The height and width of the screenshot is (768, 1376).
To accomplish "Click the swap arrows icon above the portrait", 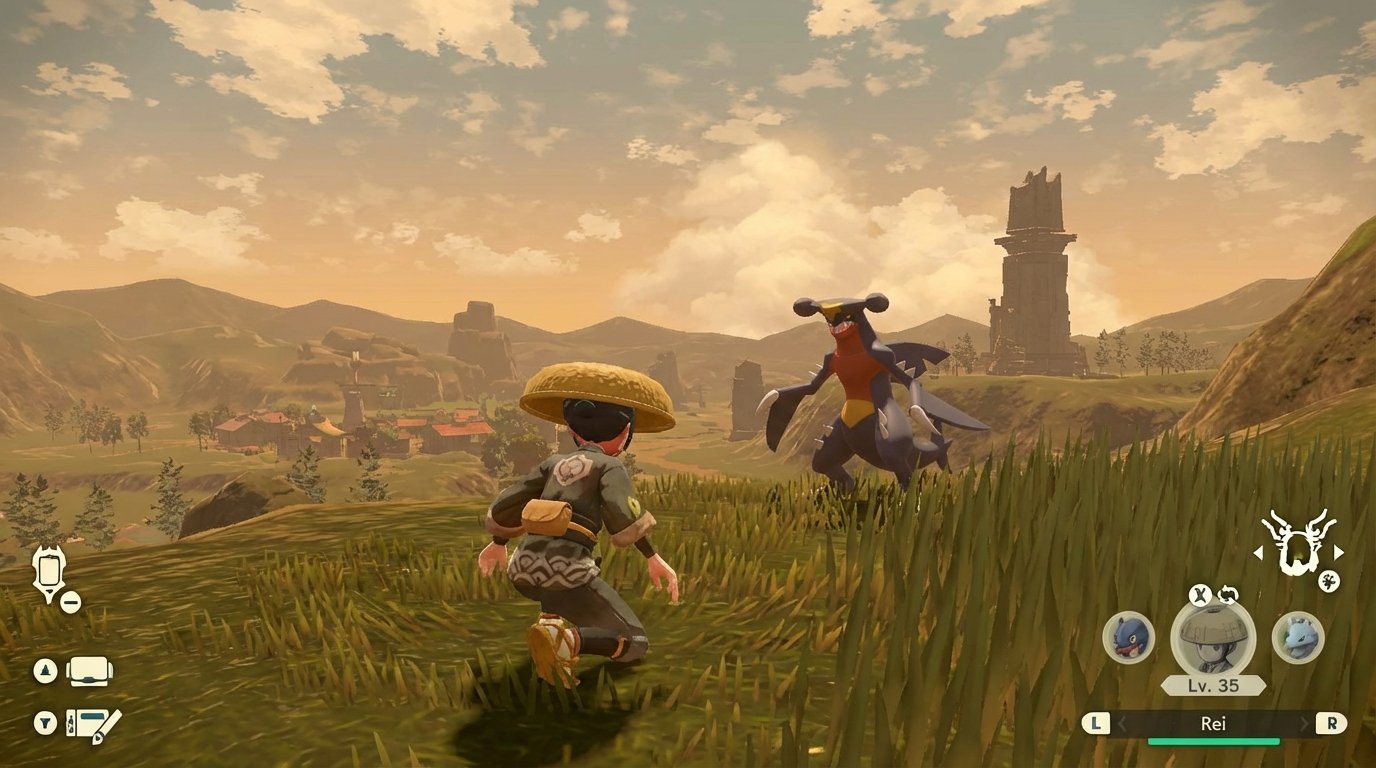I will 1228,594.
